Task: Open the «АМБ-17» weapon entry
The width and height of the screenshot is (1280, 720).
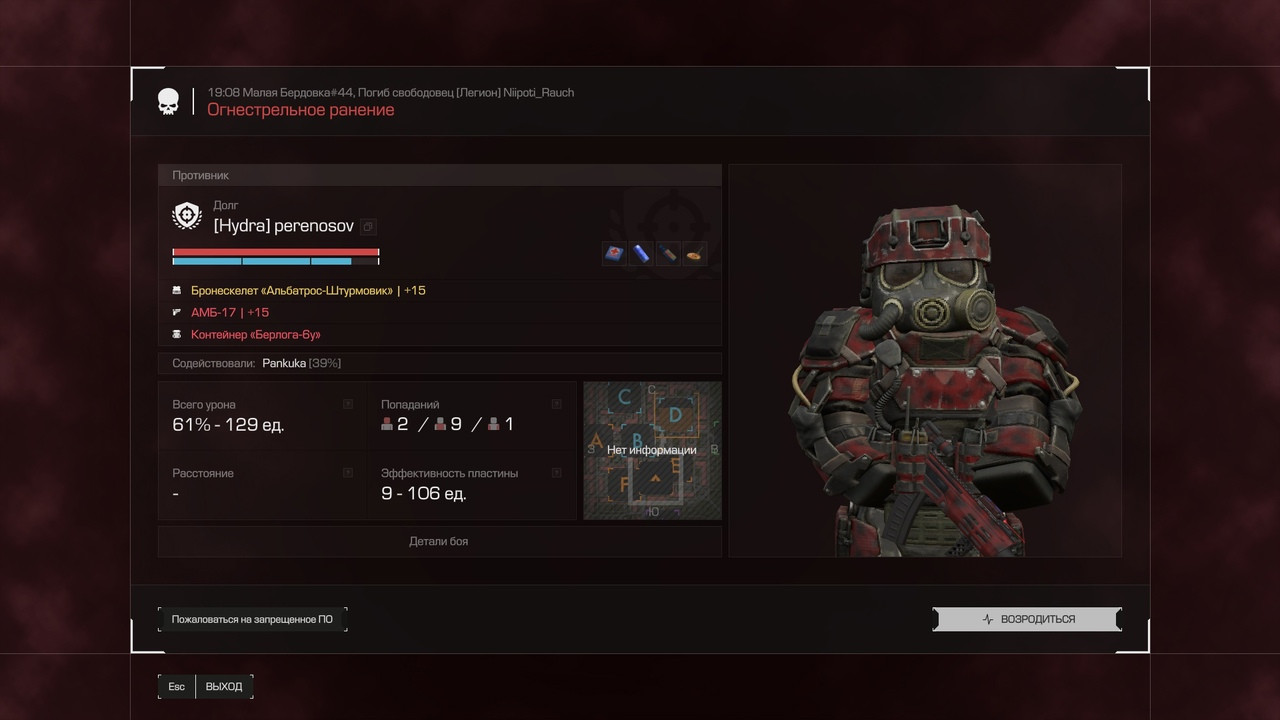Action: [x=230, y=312]
